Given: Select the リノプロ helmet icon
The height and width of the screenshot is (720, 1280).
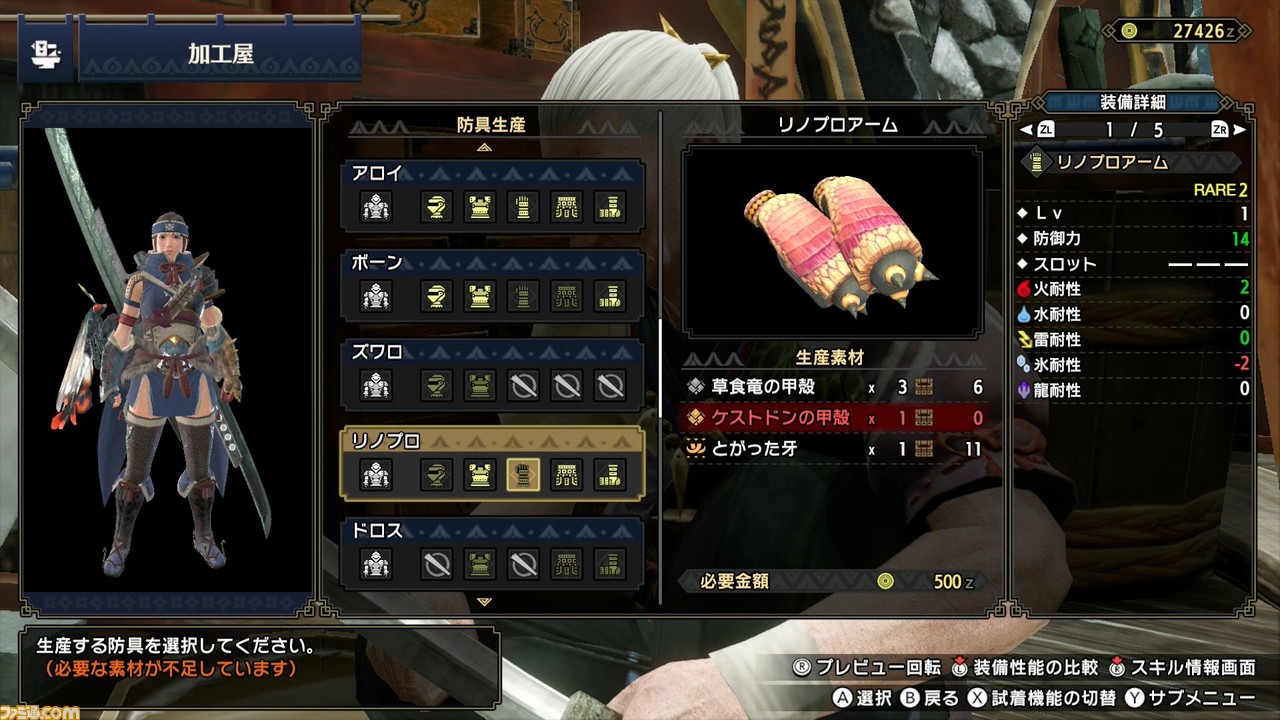Looking at the screenshot, I should click(x=434, y=474).
